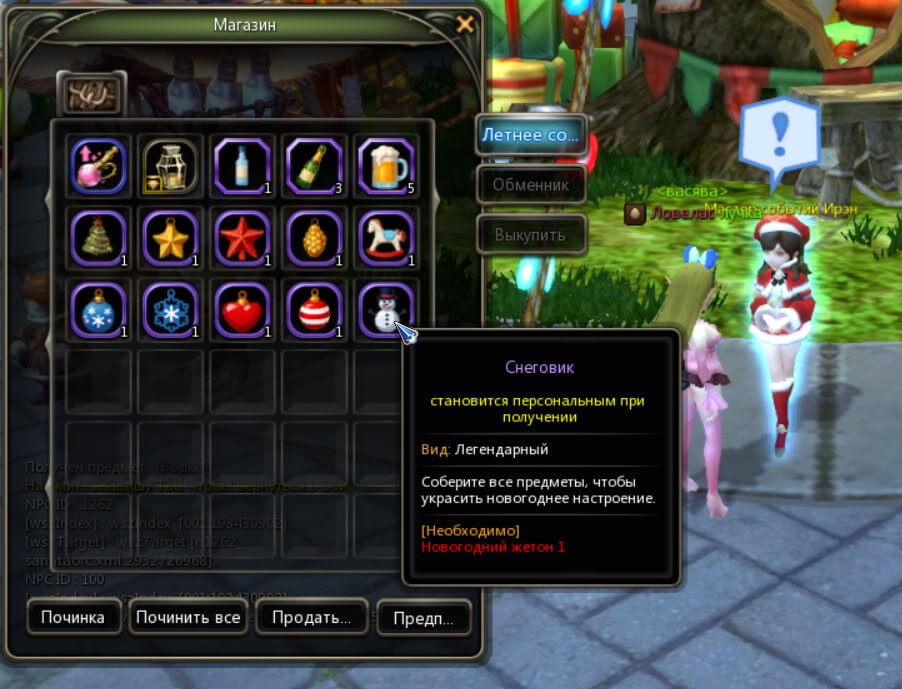
Task: Select the snowman item slot
Action: coord(385,309)
